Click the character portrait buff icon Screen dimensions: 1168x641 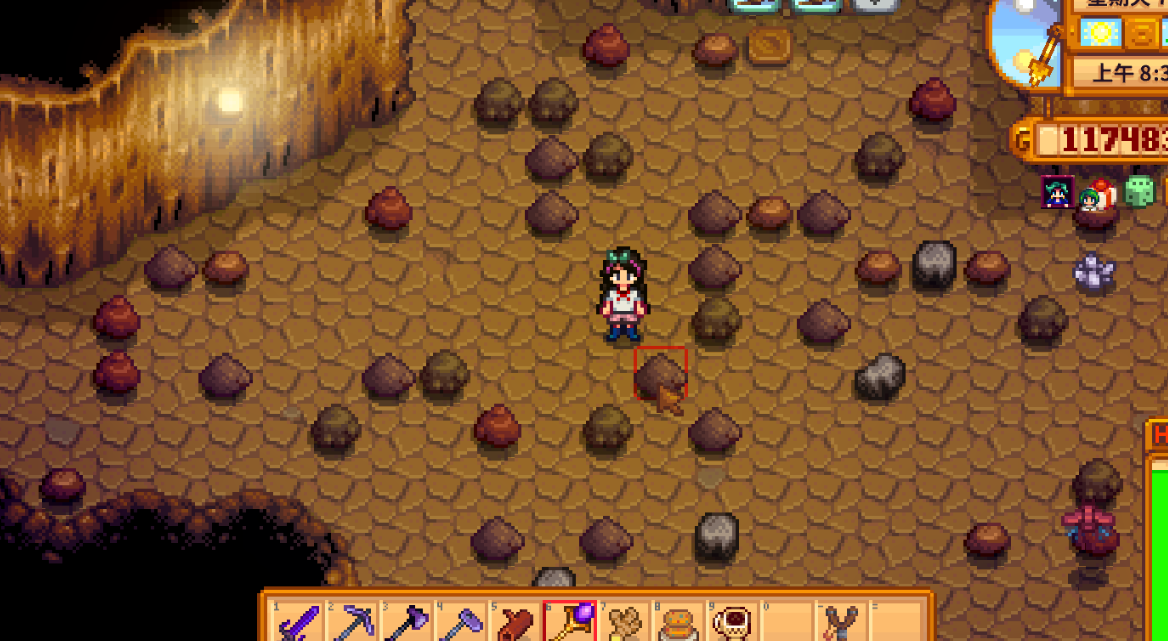click(x=1058, y=192)
